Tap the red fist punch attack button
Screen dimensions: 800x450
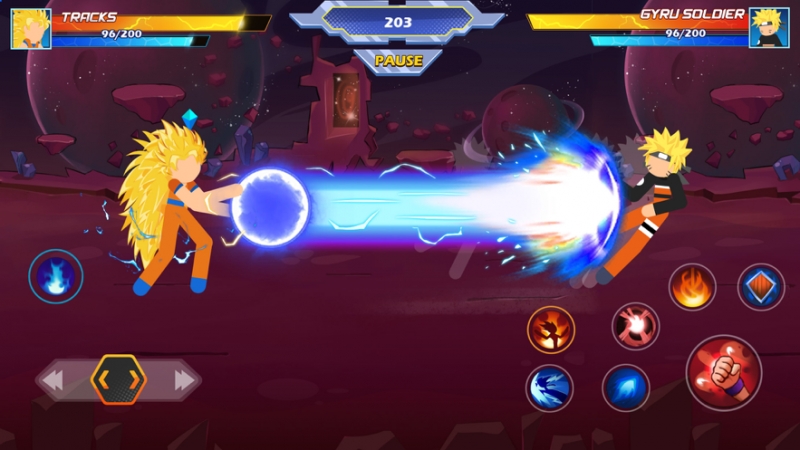pyautogui.click(x=723, y=372)
